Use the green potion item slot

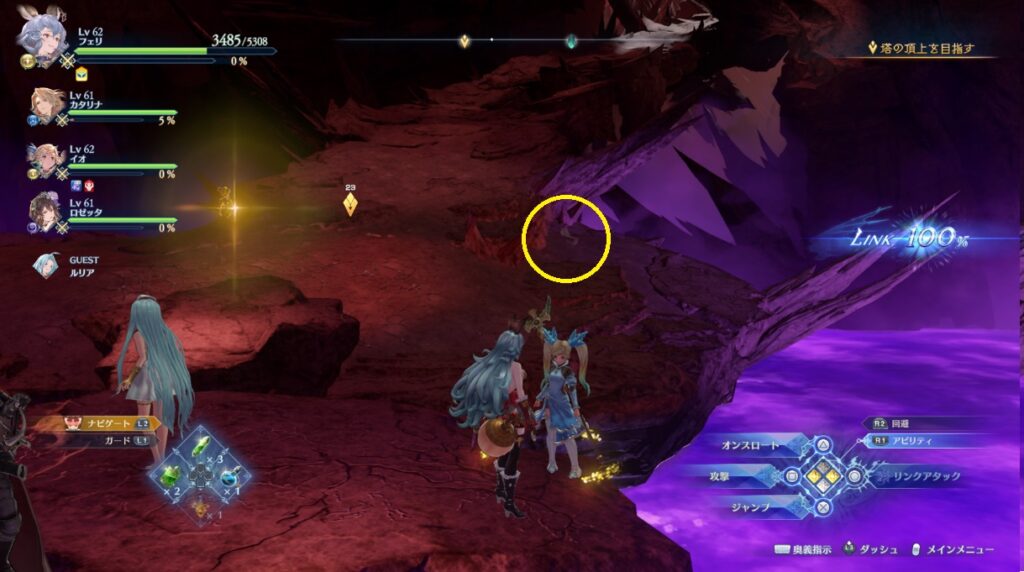(x=170, y=473)
